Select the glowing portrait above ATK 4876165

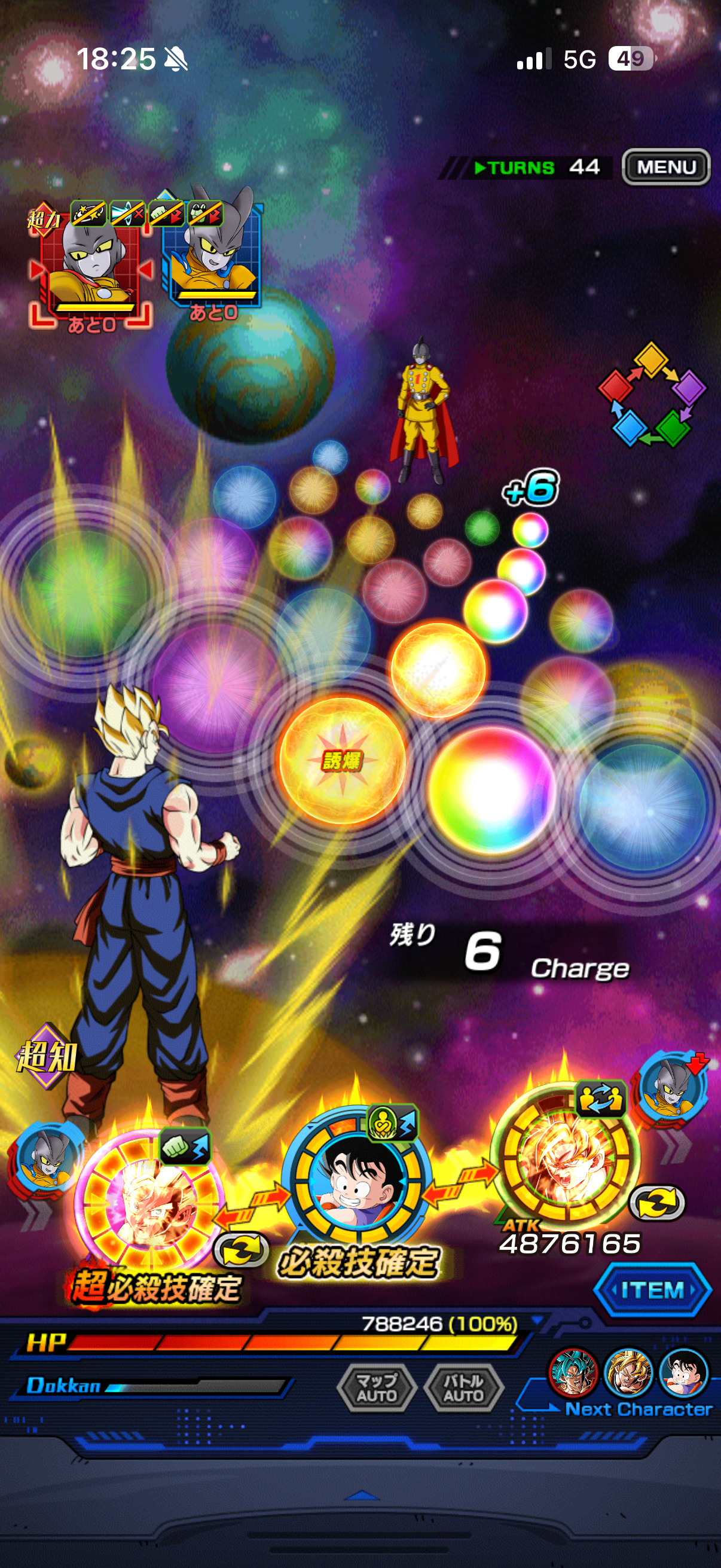coord(563,1155)
